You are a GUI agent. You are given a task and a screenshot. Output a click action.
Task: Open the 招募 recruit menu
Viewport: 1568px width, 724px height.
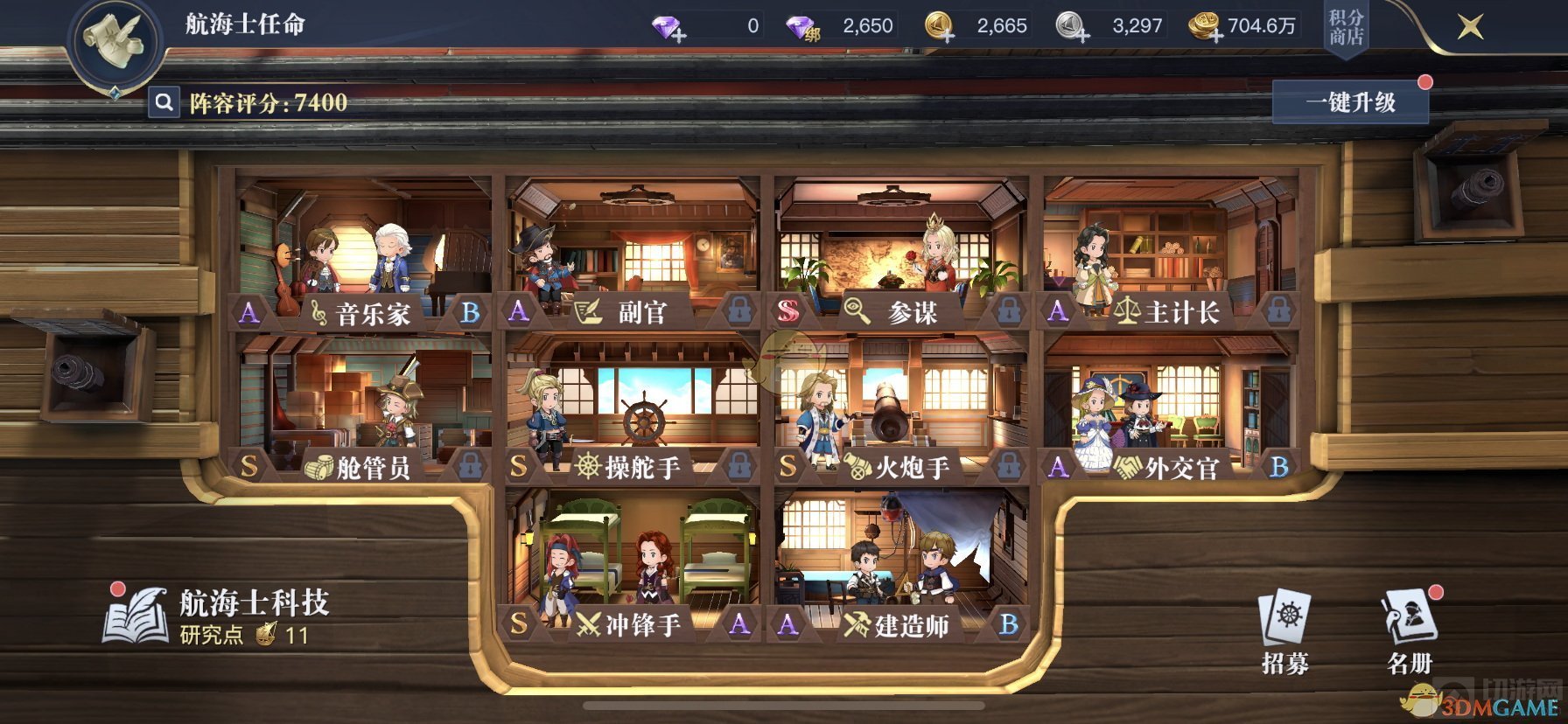[1284, 633]
